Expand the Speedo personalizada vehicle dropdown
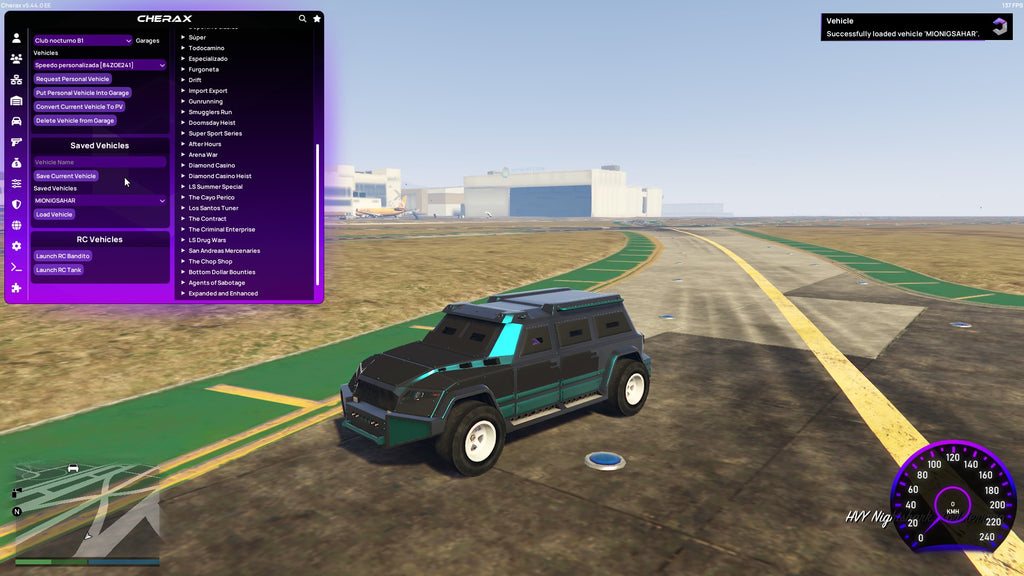 pyautogui.click(x=99, y=65)
